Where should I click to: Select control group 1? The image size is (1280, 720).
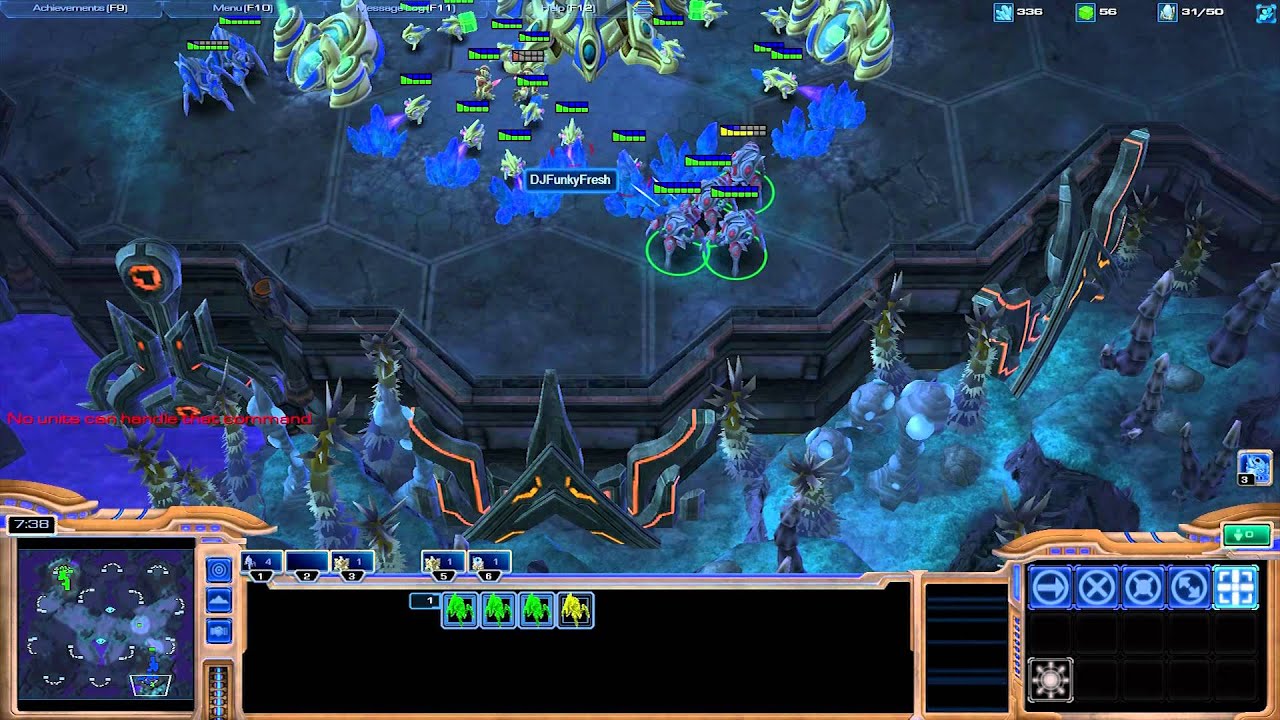click(261, 564)
